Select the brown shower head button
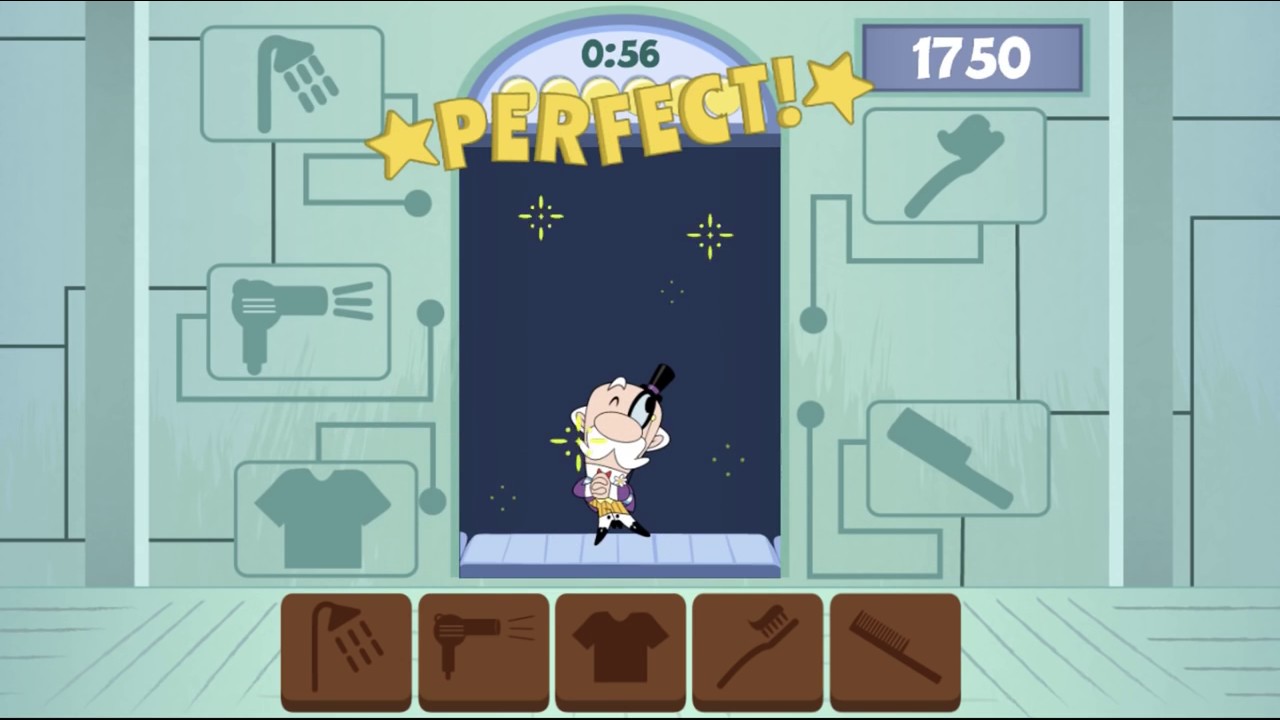Screen dimensions: 1280x720 click(x=346, y=649)
